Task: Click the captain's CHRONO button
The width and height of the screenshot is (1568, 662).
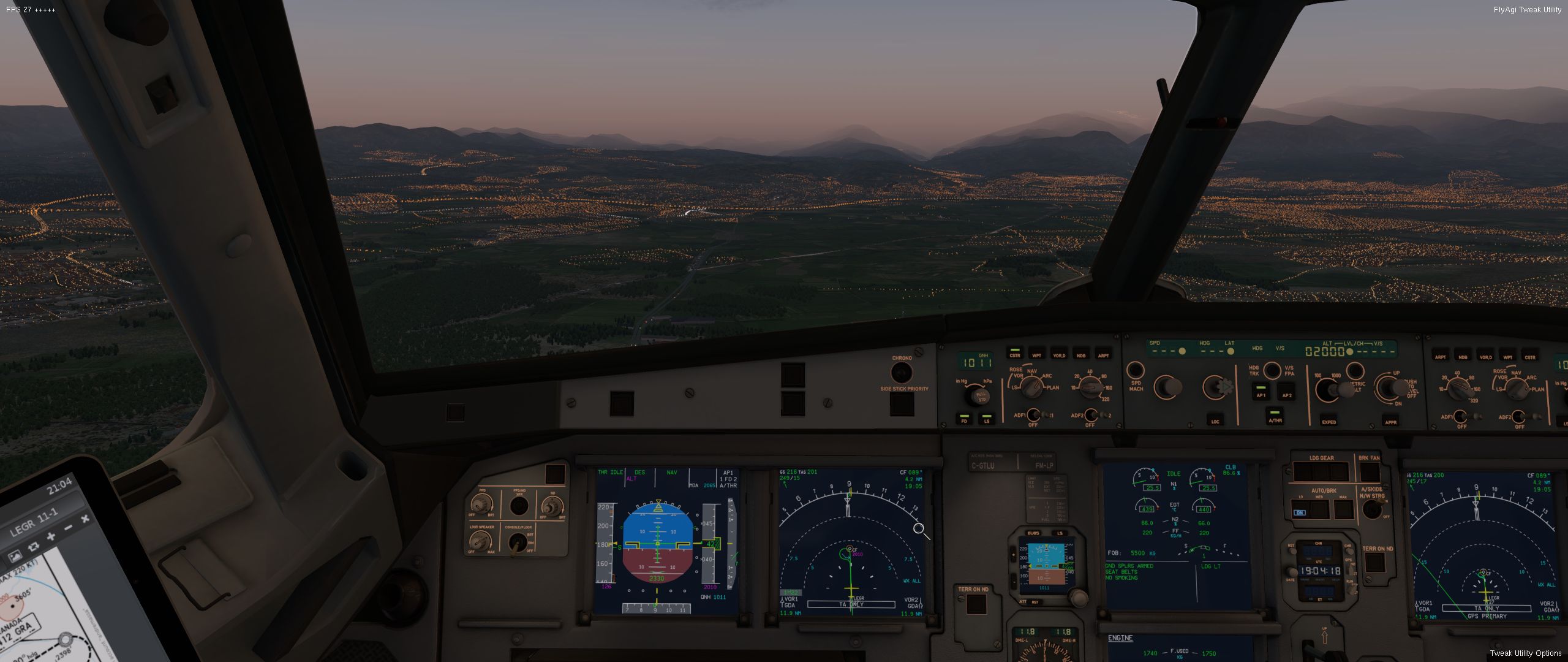Action: pos(901,373)
